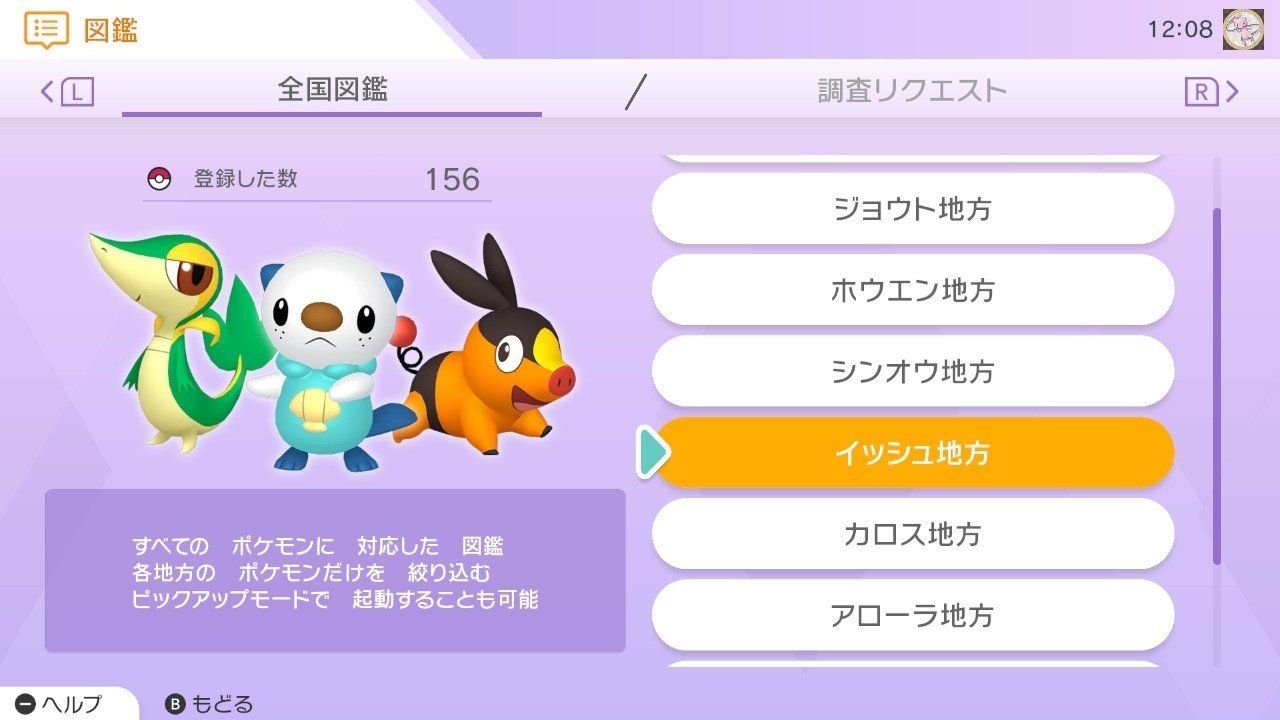Click the teal selection arrow beside イッシュ地方
Screen dimensions: 1280x720
tap(653, 452)
